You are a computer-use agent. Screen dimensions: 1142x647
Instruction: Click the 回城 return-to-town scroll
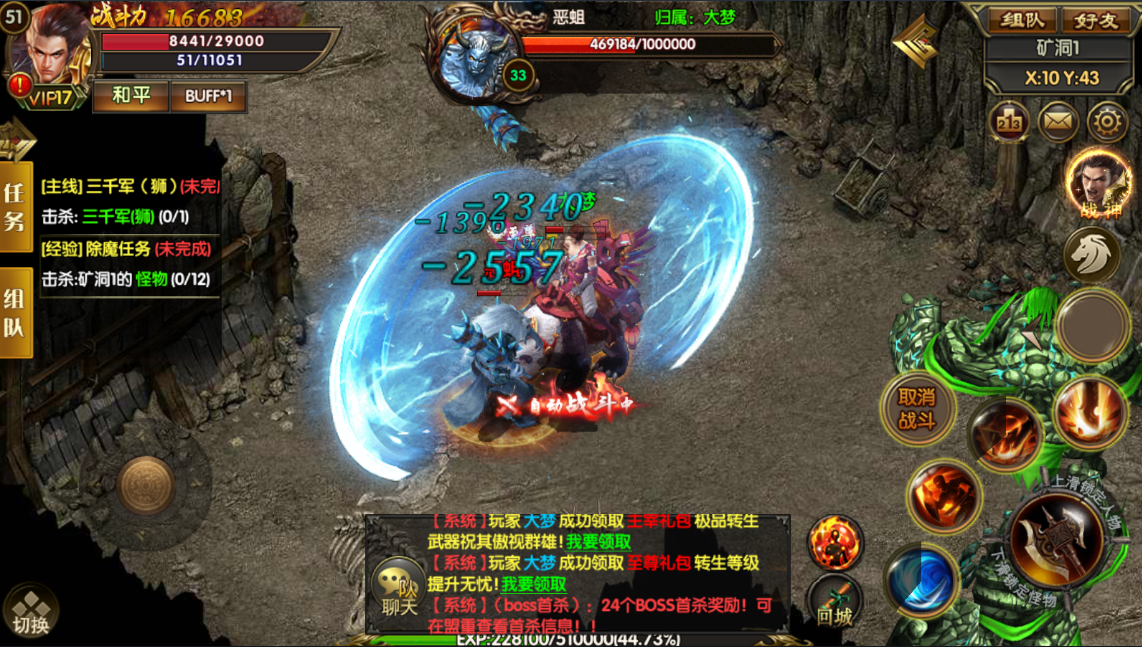[x=834, y=603]
